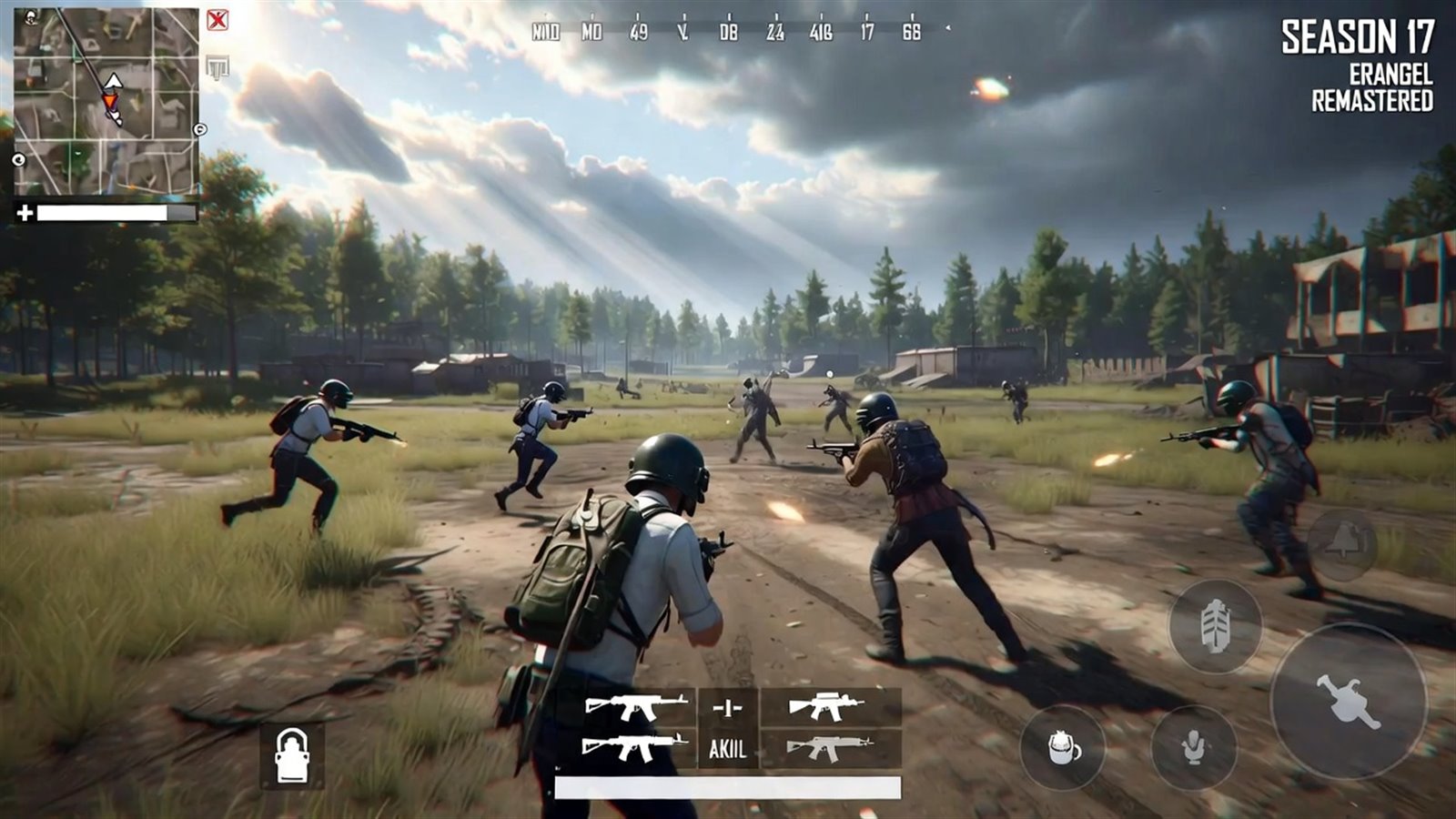Screen dimensions: 1456x819
Task: Select the door icon below the X marker
Action: pos(217,66)
